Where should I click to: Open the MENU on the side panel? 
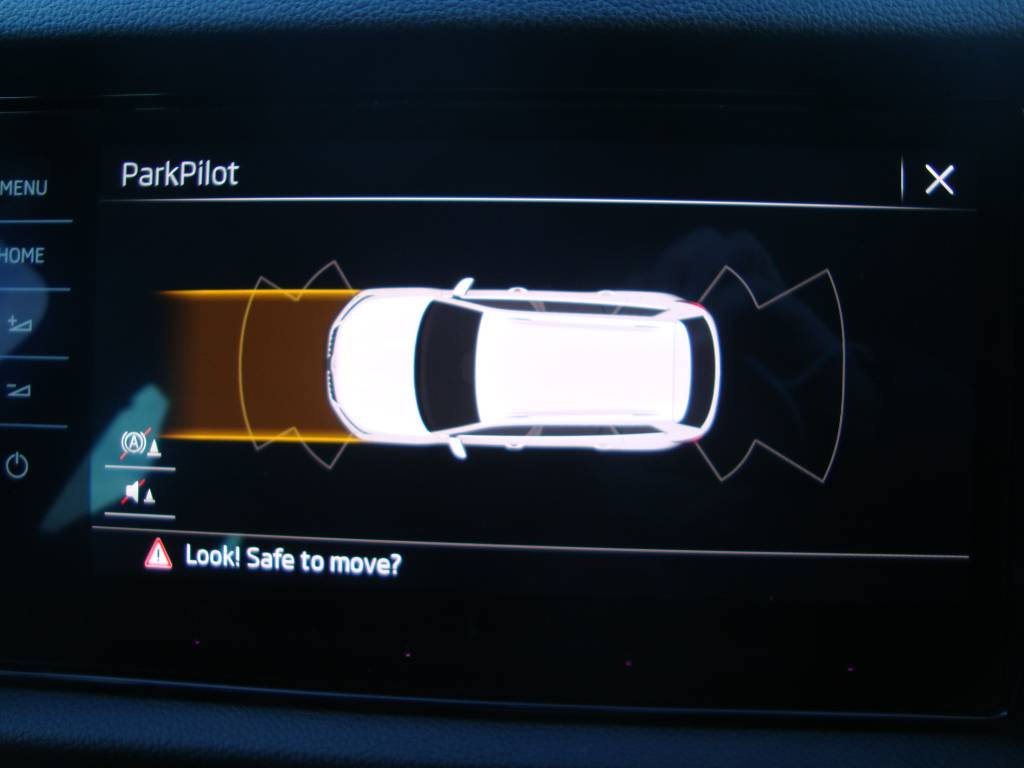(24, 188)
